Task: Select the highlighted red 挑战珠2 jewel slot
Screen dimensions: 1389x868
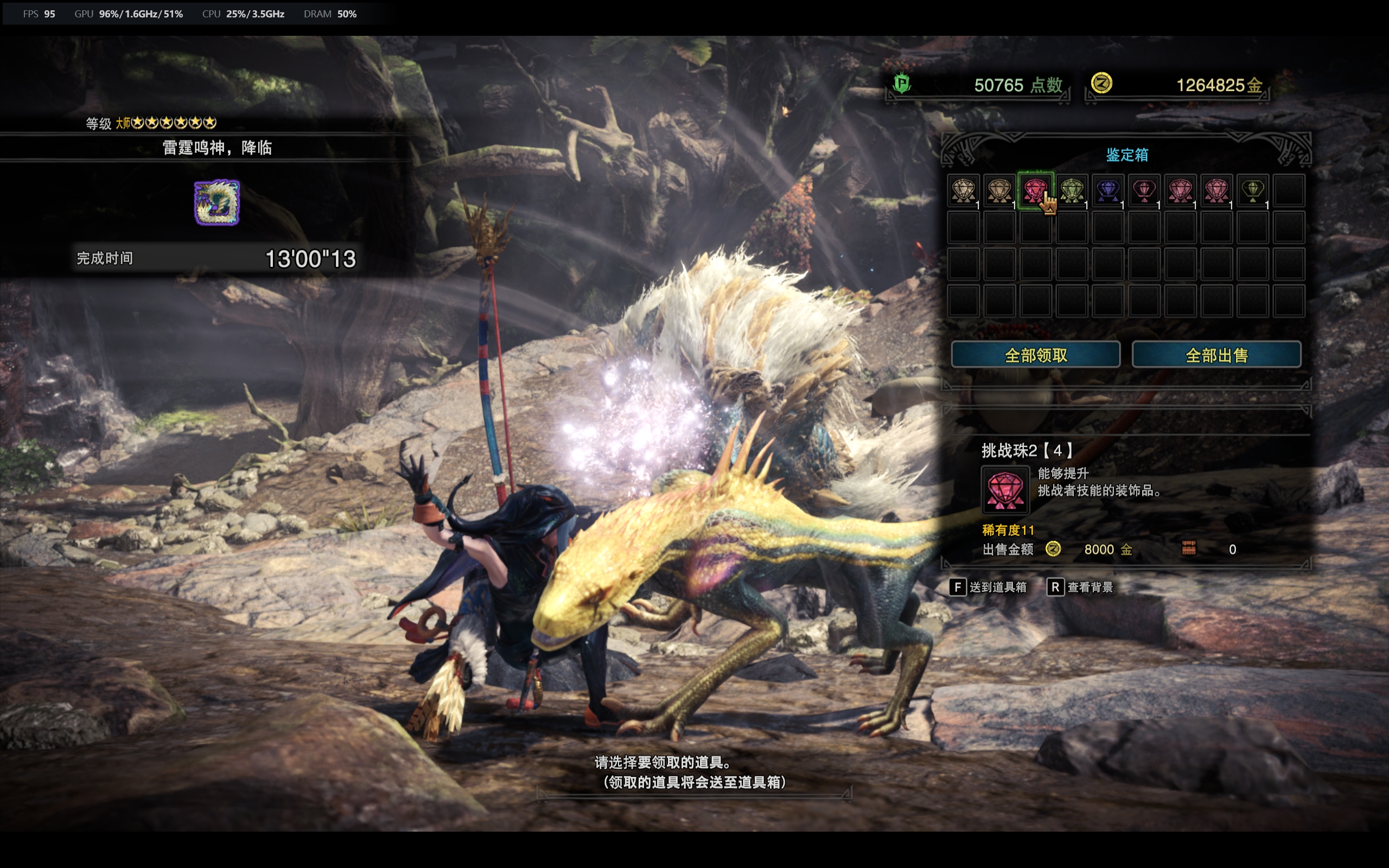Action: pos(1035,190)
